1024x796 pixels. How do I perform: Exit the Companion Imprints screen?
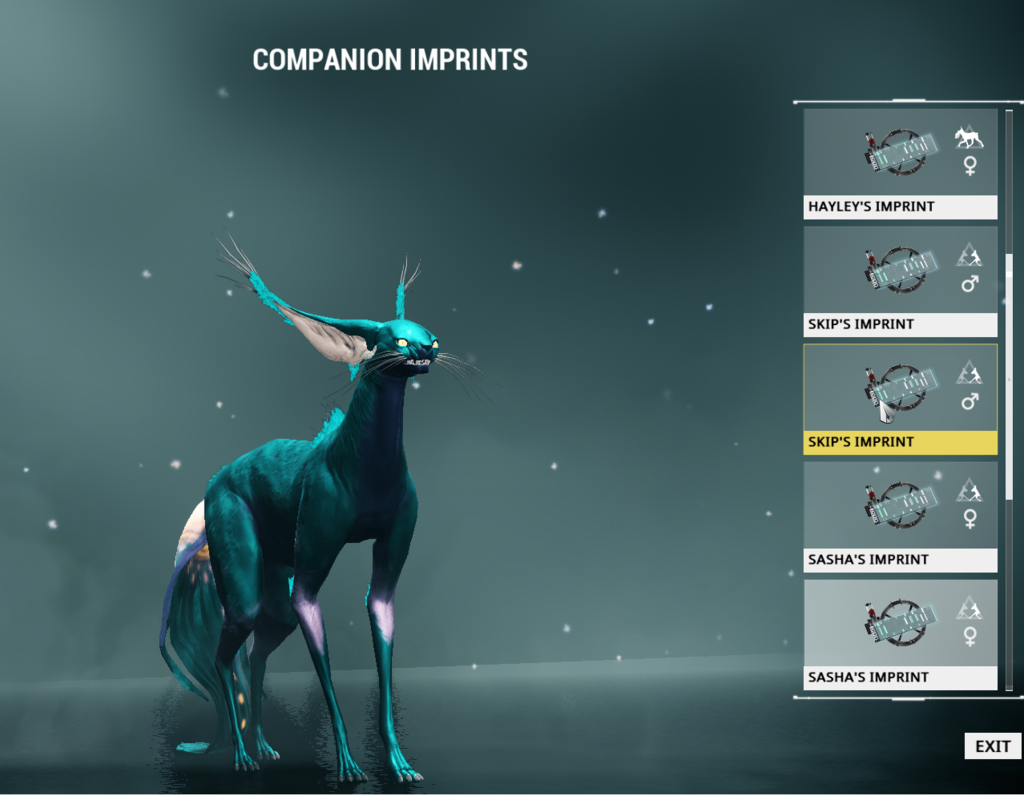992,746
